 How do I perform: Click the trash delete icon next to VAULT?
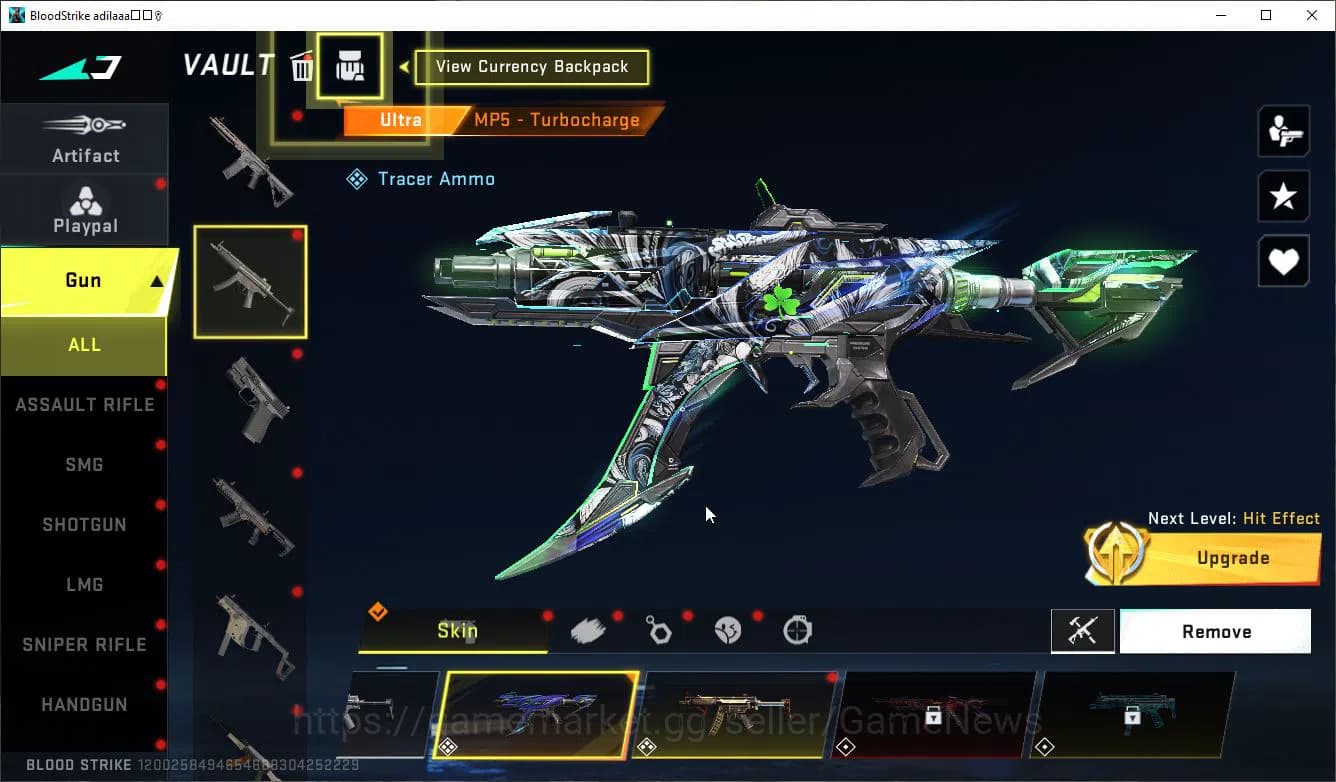click(303, 65)
